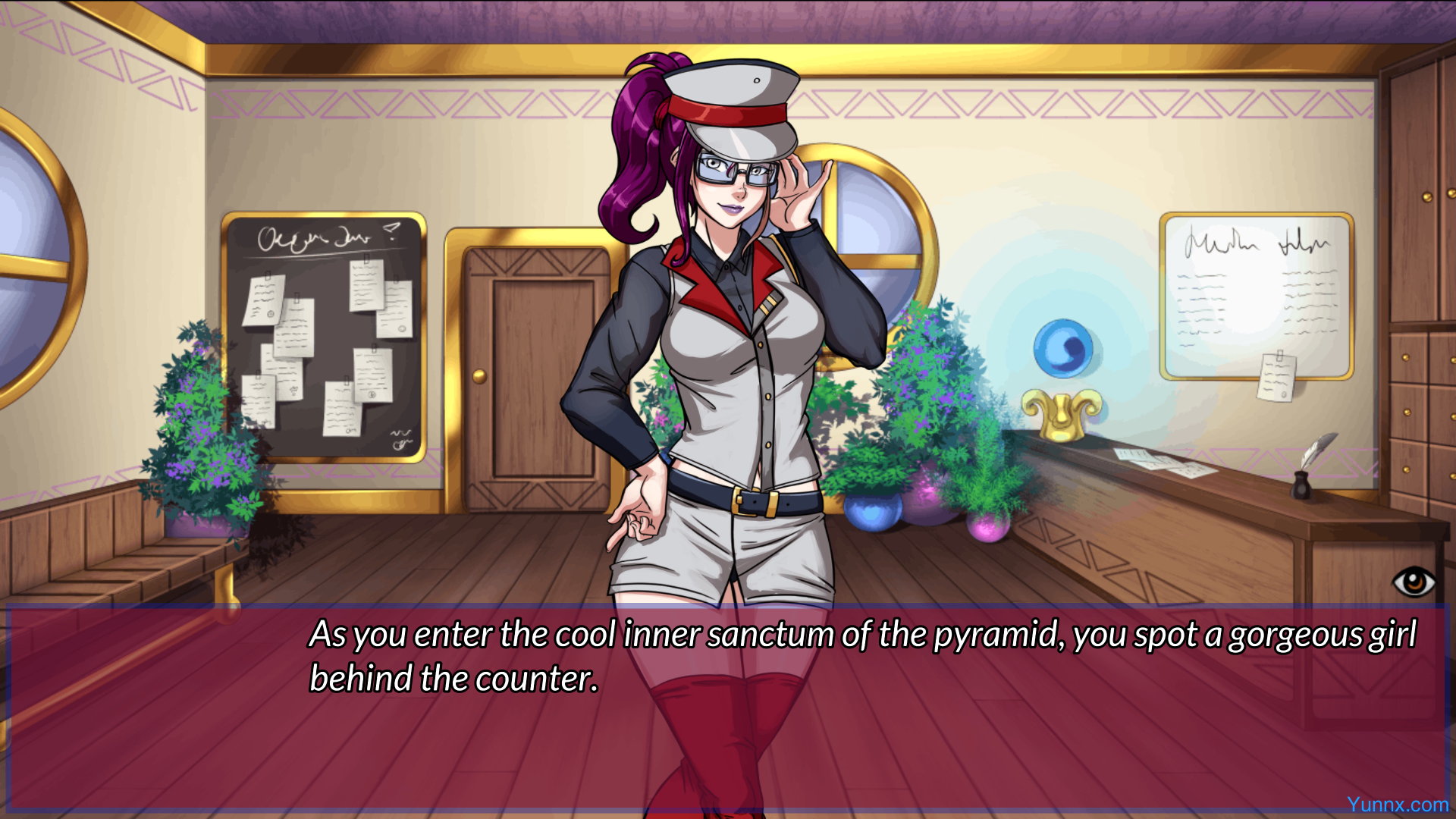Open the Yunnx.com watermark link
The image size is (1456, 819).
click(x=1397, y=805)
